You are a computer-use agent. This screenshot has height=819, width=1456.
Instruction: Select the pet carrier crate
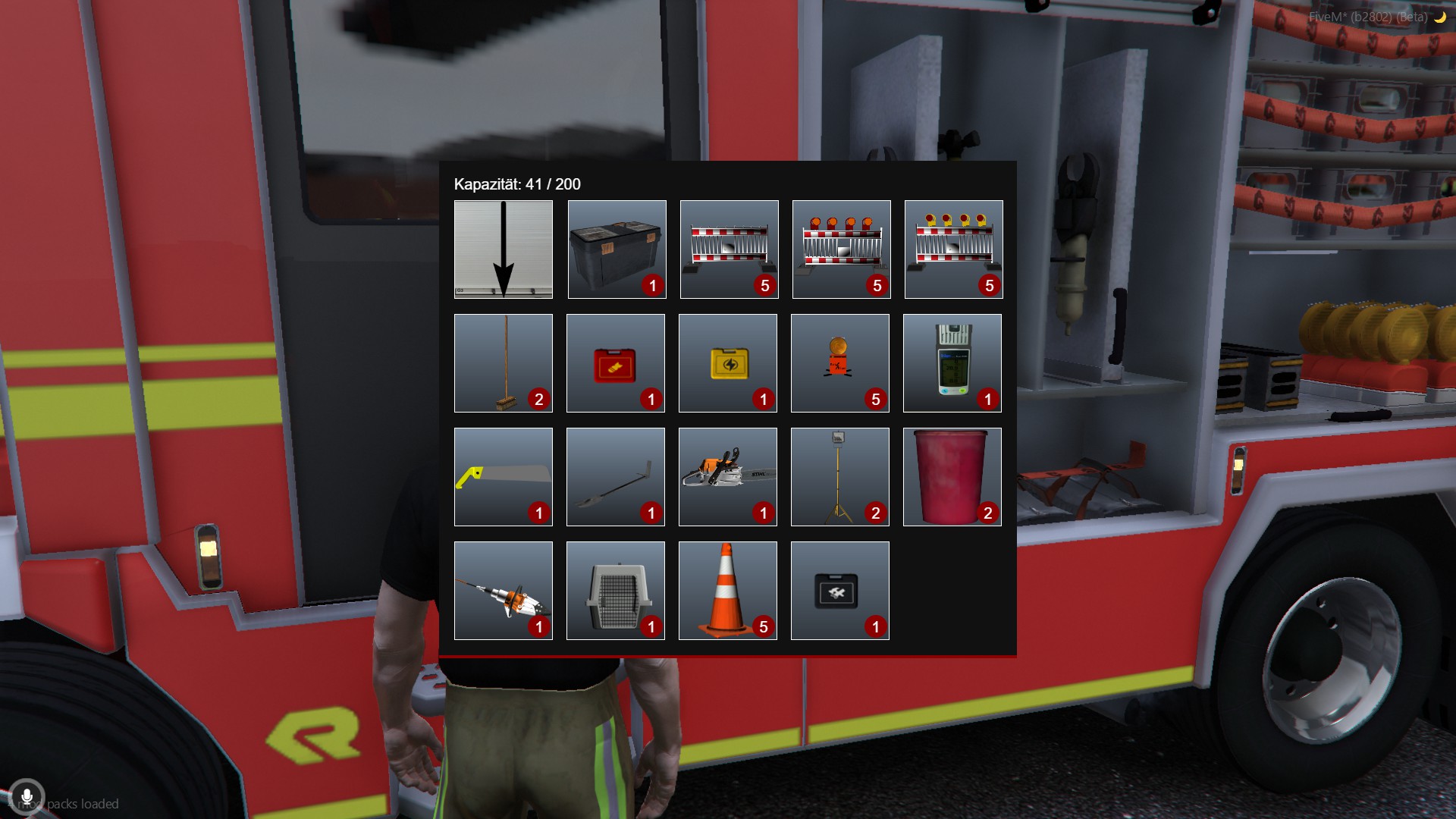616,591
